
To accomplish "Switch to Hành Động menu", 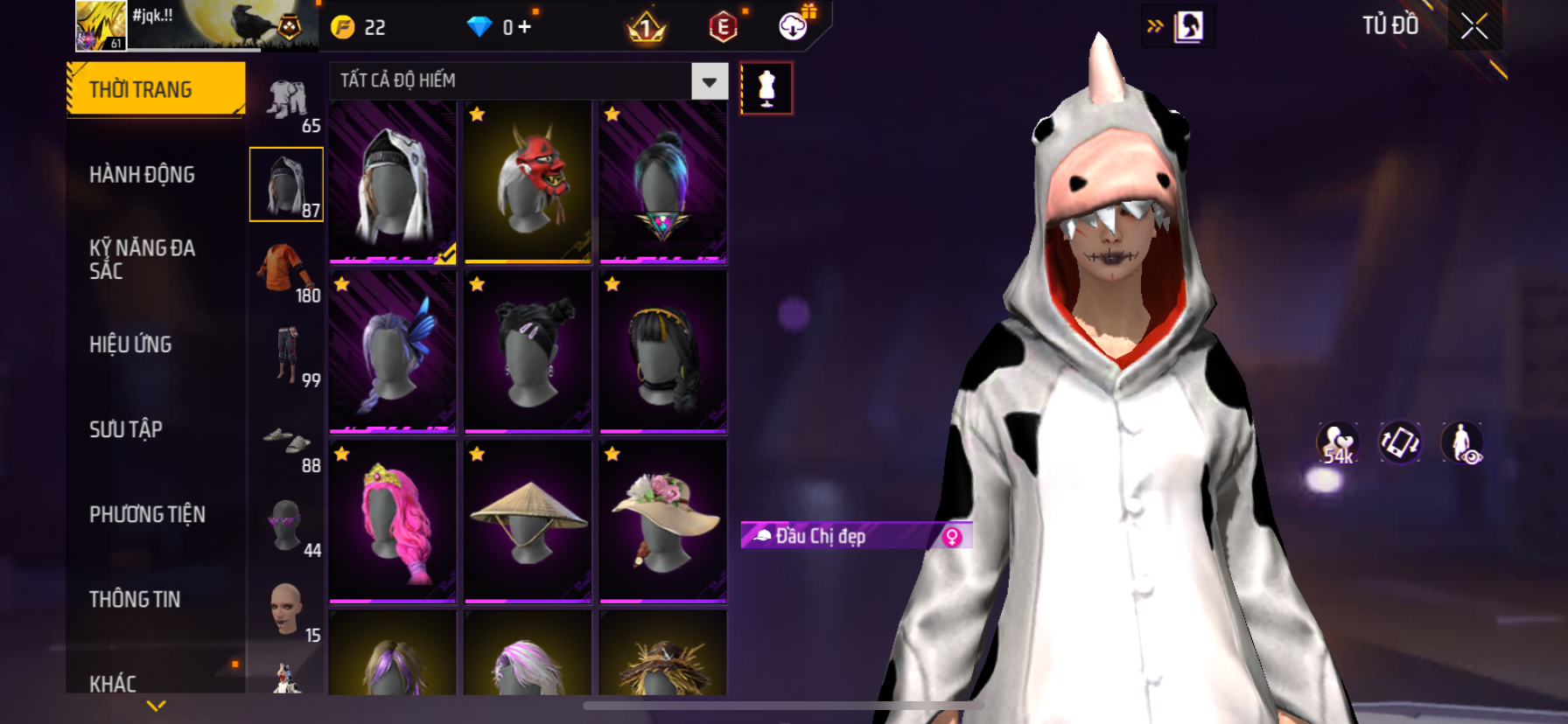I will coord(142,175).
